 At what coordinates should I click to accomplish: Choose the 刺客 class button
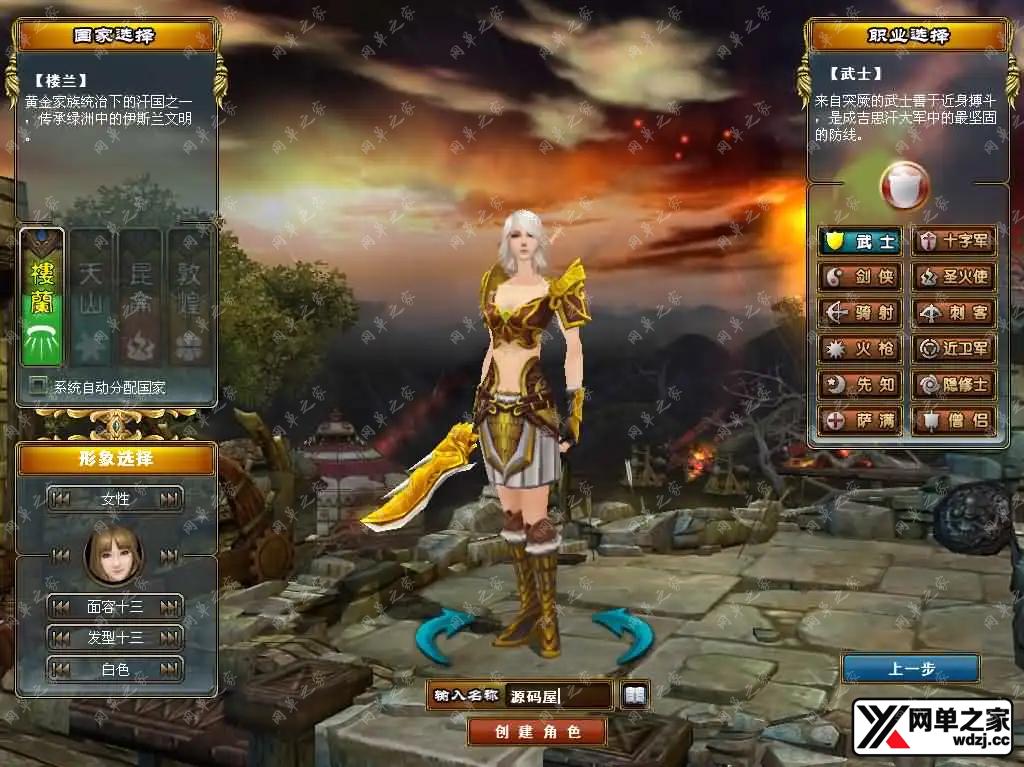954,313
